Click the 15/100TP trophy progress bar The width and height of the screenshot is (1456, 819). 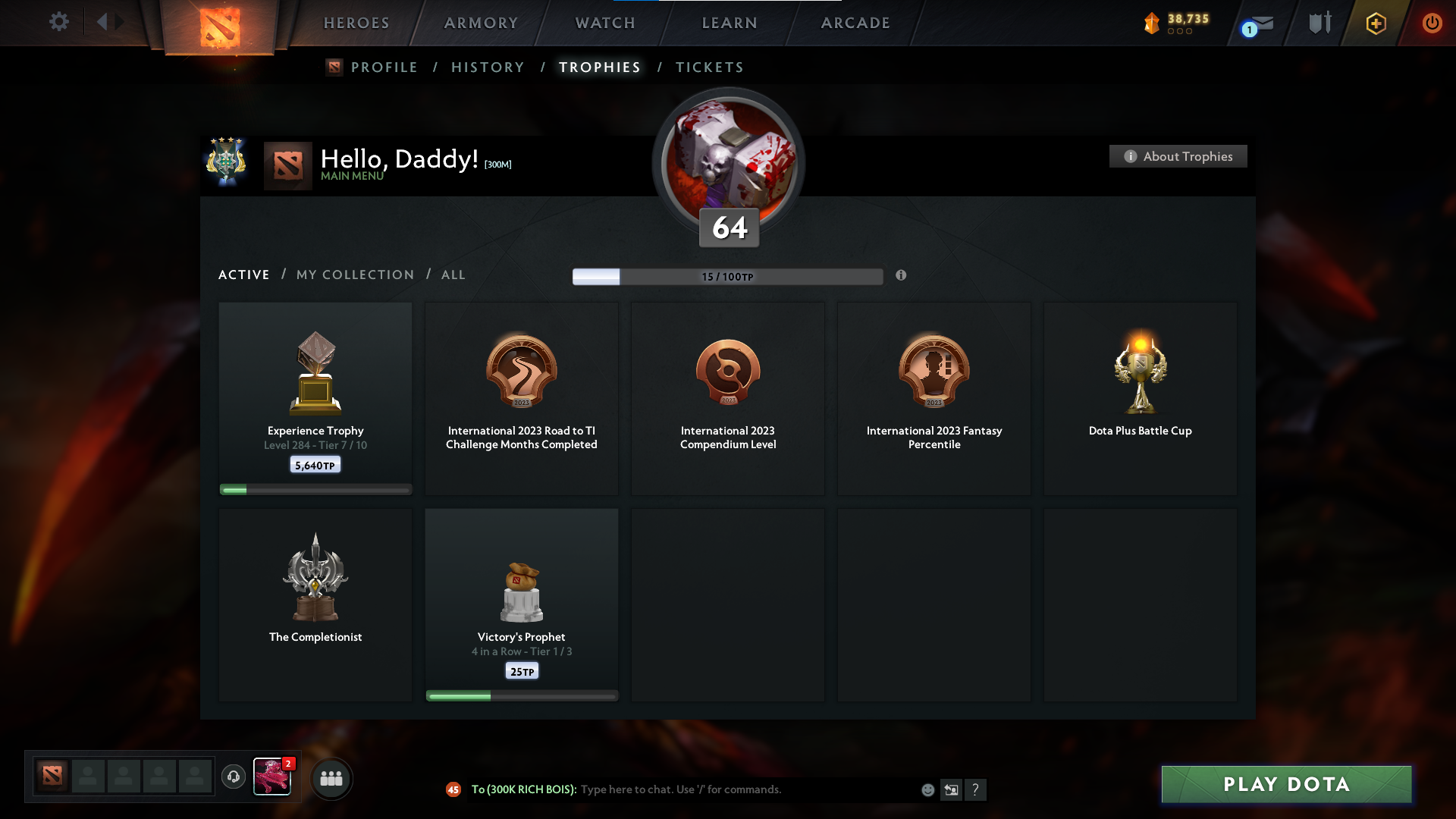[728, 276]
